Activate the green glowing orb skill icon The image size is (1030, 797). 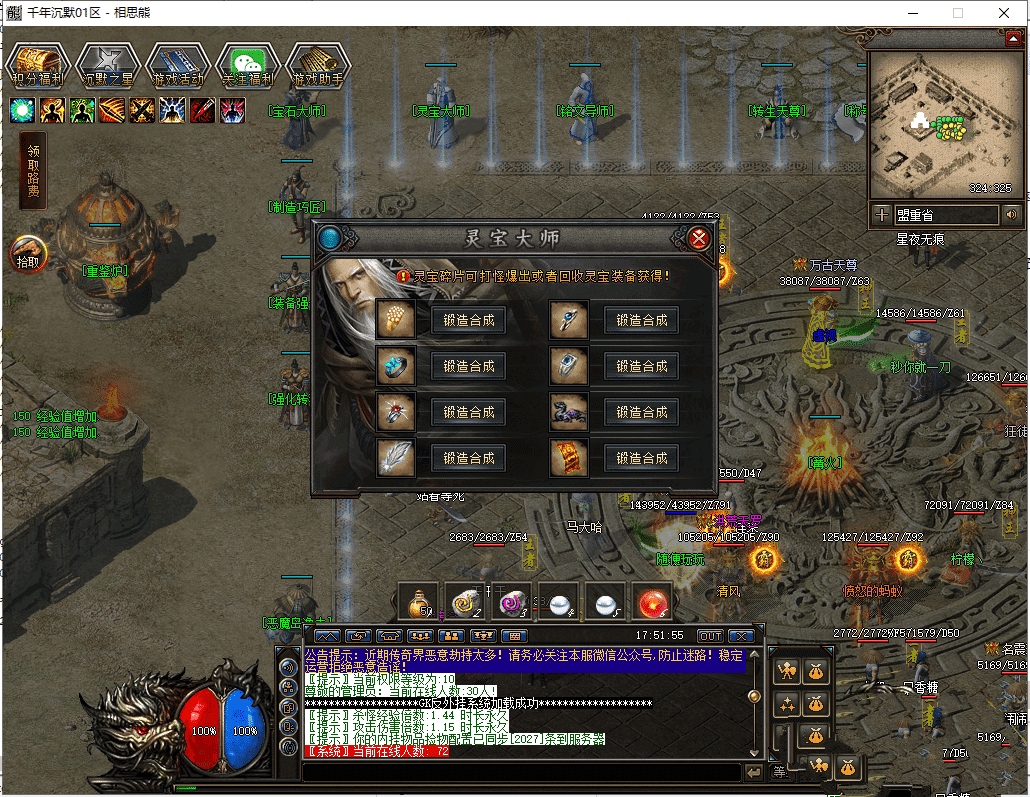(x=22, y=110)
